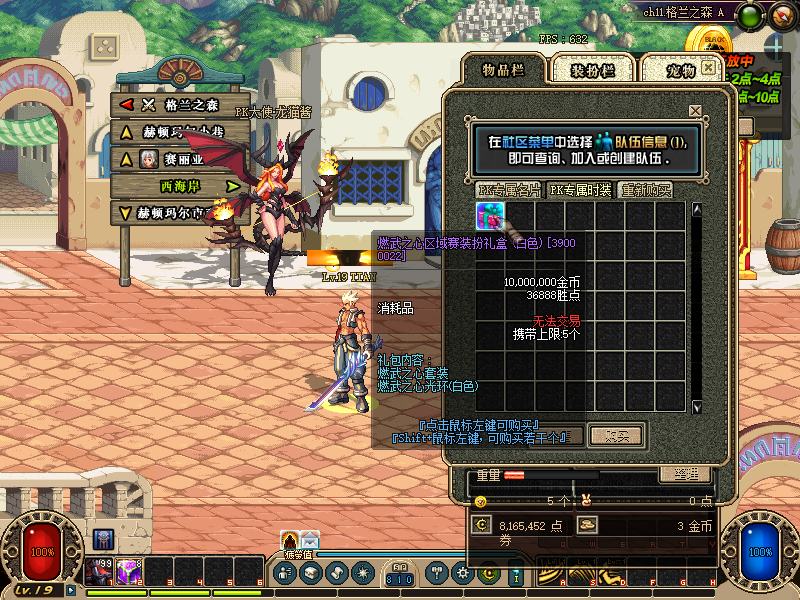Click the blue plus expand icon
The image size is (800, 600).
(x=777, y=45)
